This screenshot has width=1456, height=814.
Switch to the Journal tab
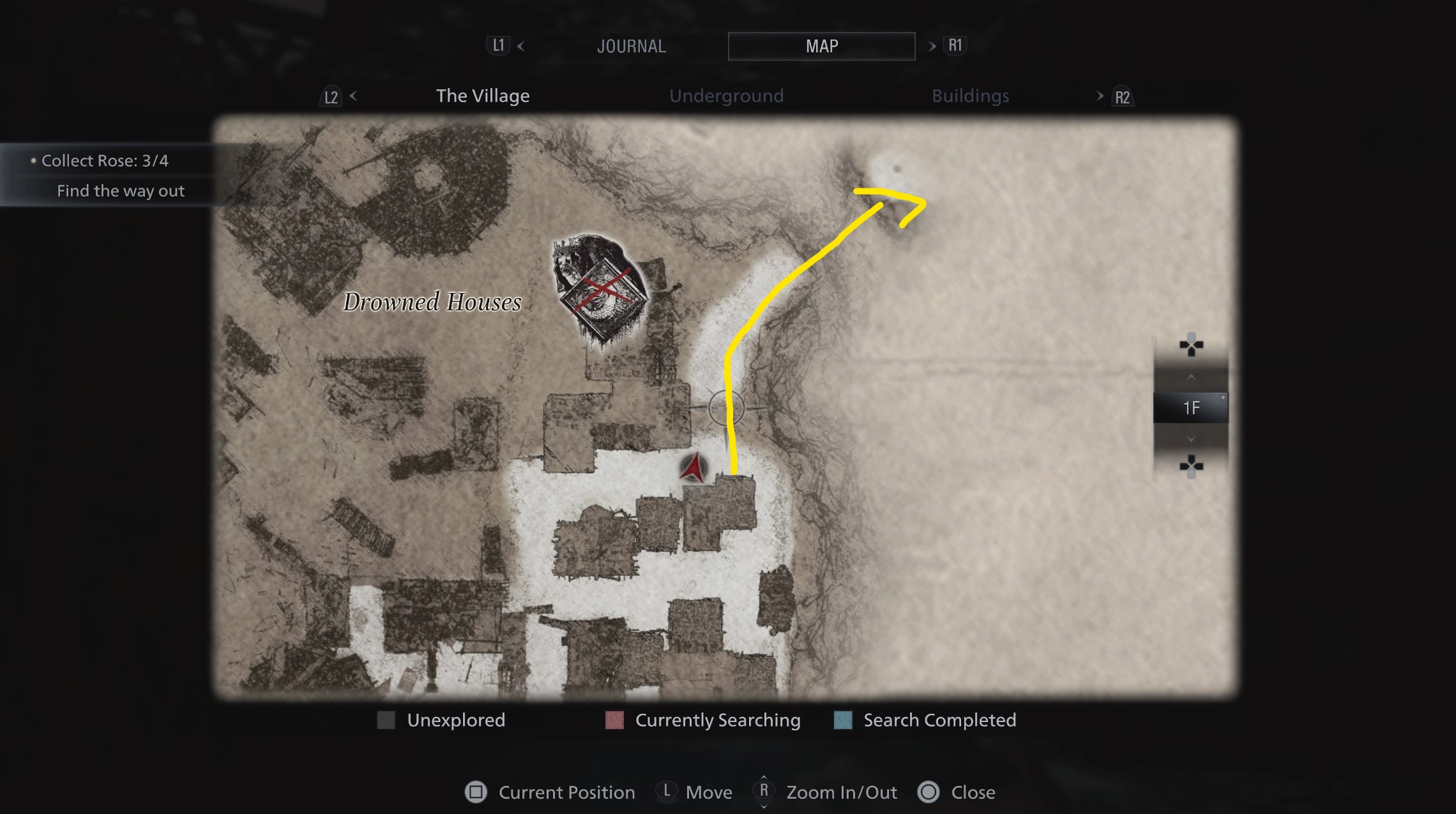point(631,46)
